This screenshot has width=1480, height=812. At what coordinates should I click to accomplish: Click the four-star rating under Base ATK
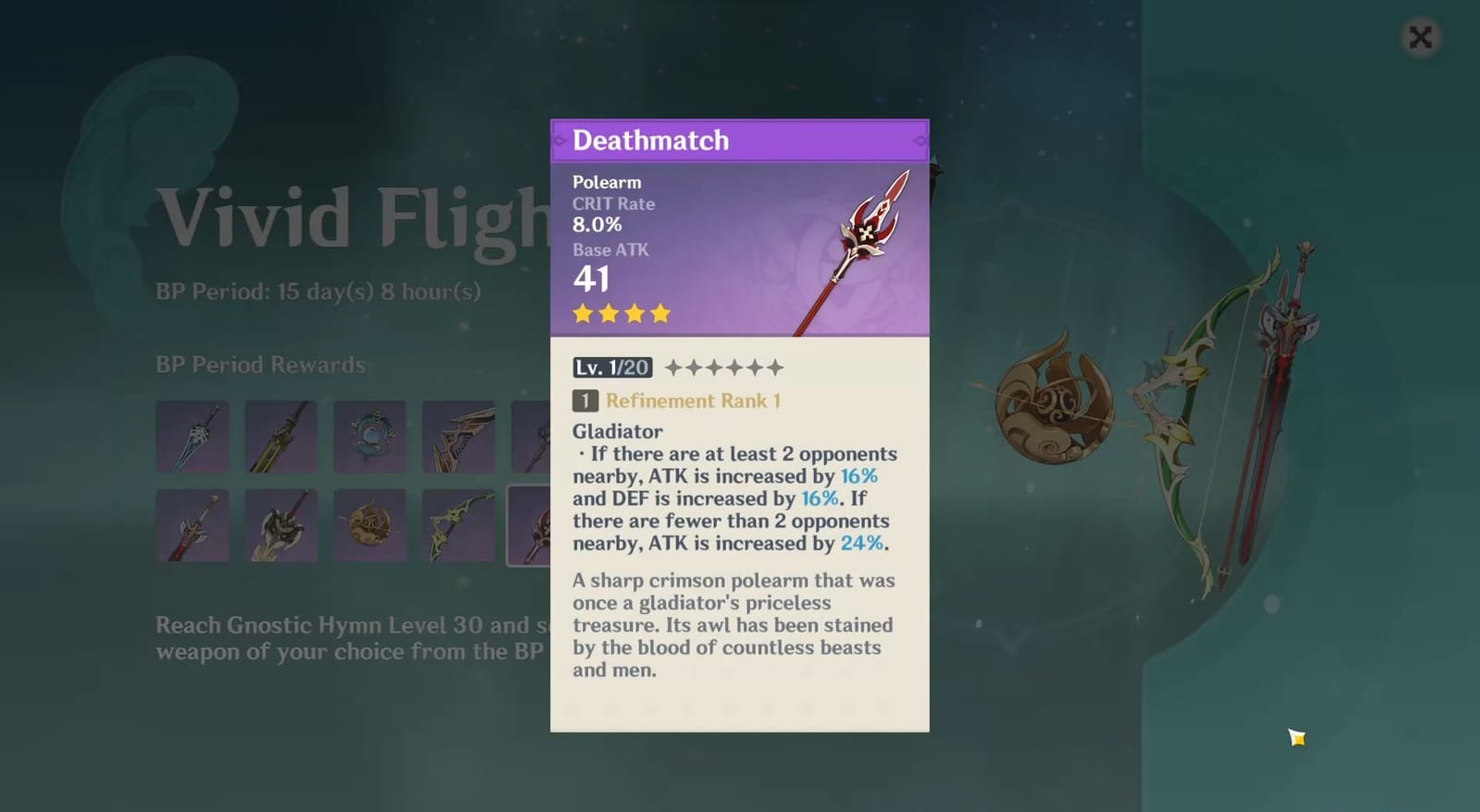[x=620, y=314]
